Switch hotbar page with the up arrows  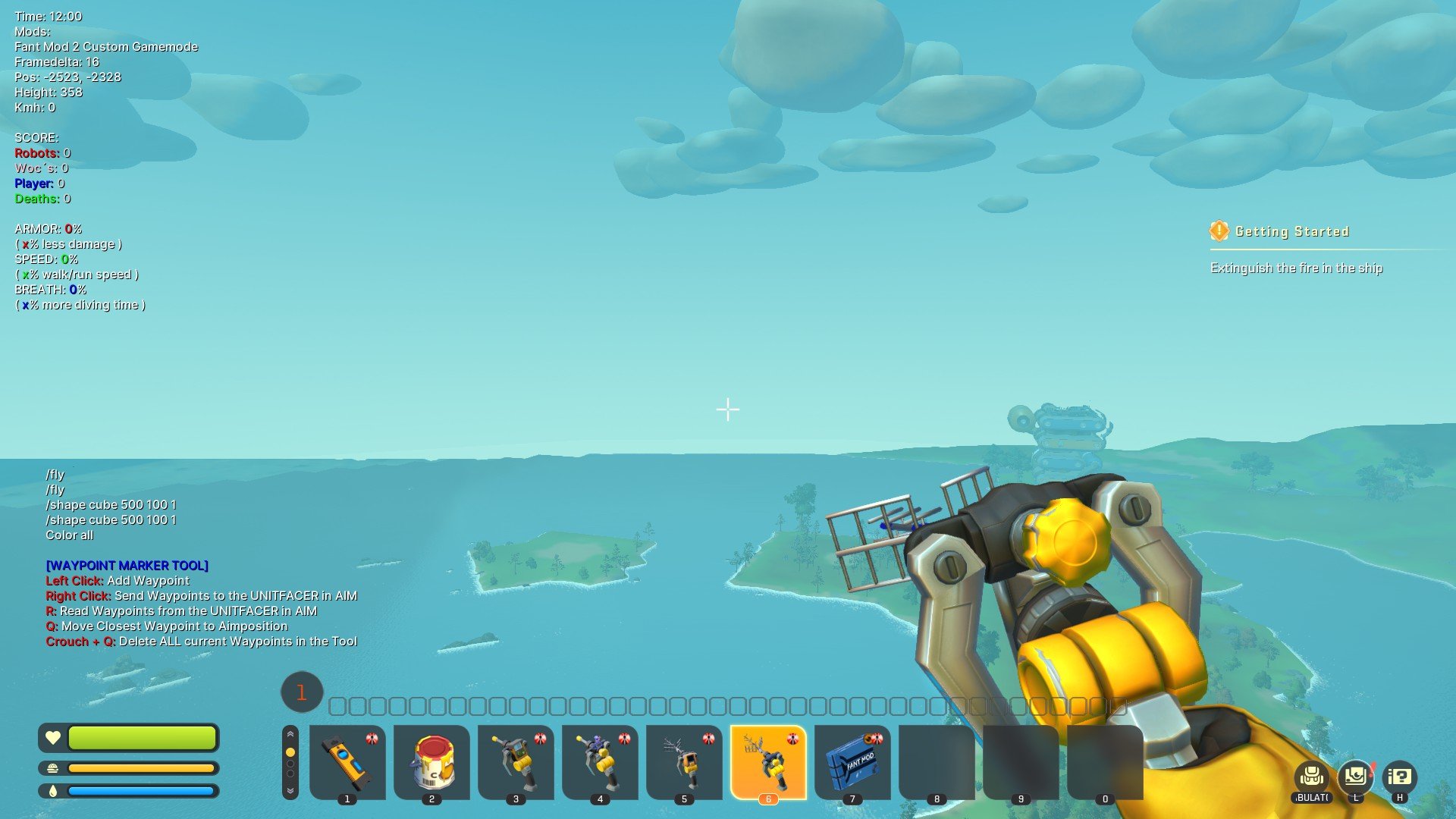click(290, 735)
